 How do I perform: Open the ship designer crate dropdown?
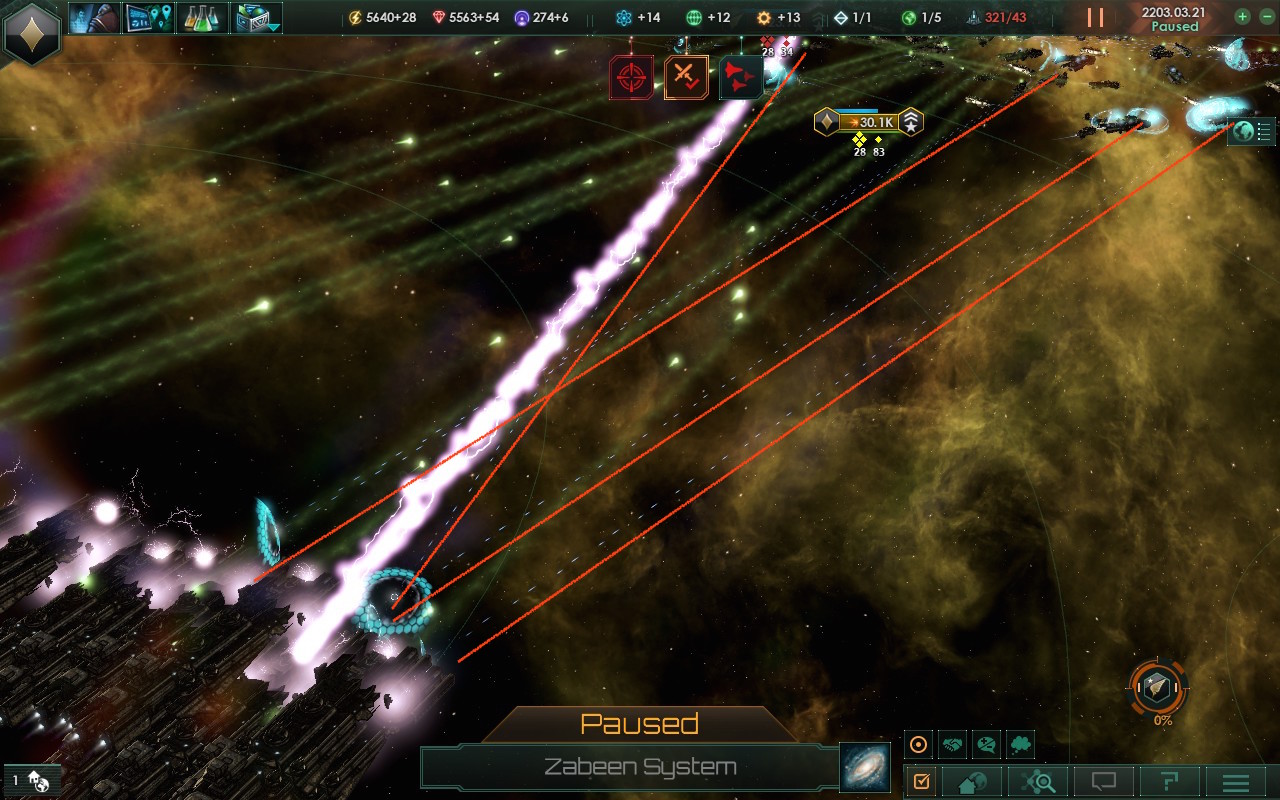(x=257, y=17)
